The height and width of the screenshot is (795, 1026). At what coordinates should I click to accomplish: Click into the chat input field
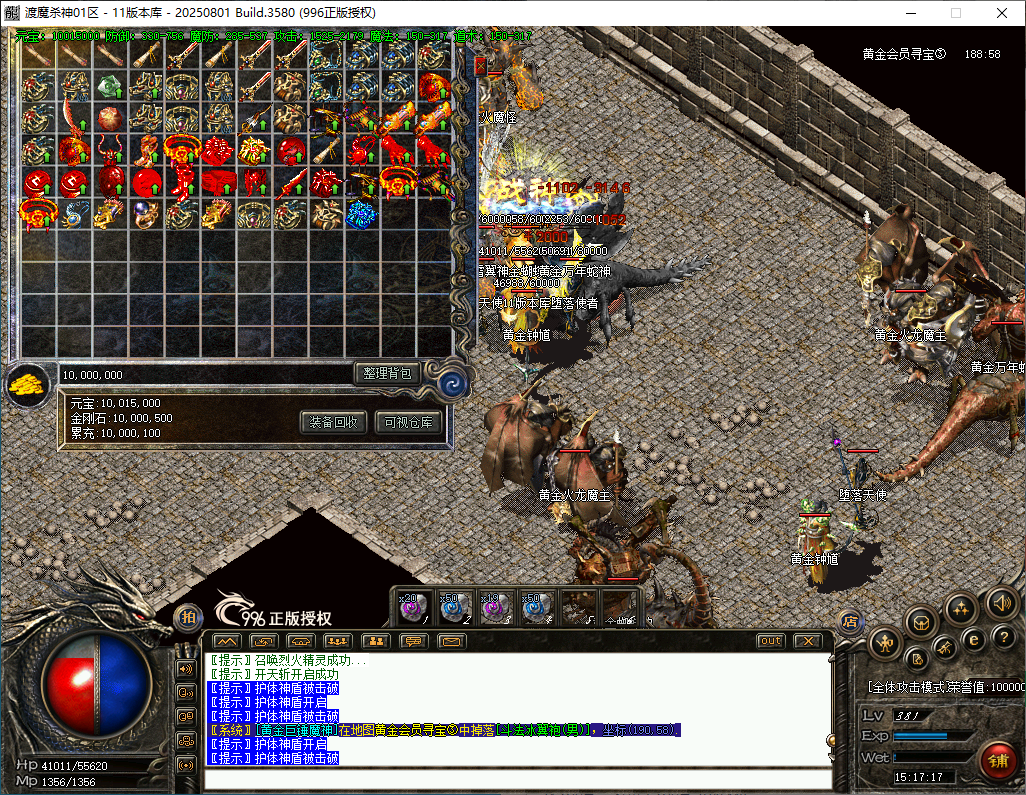tap(515, 779)
